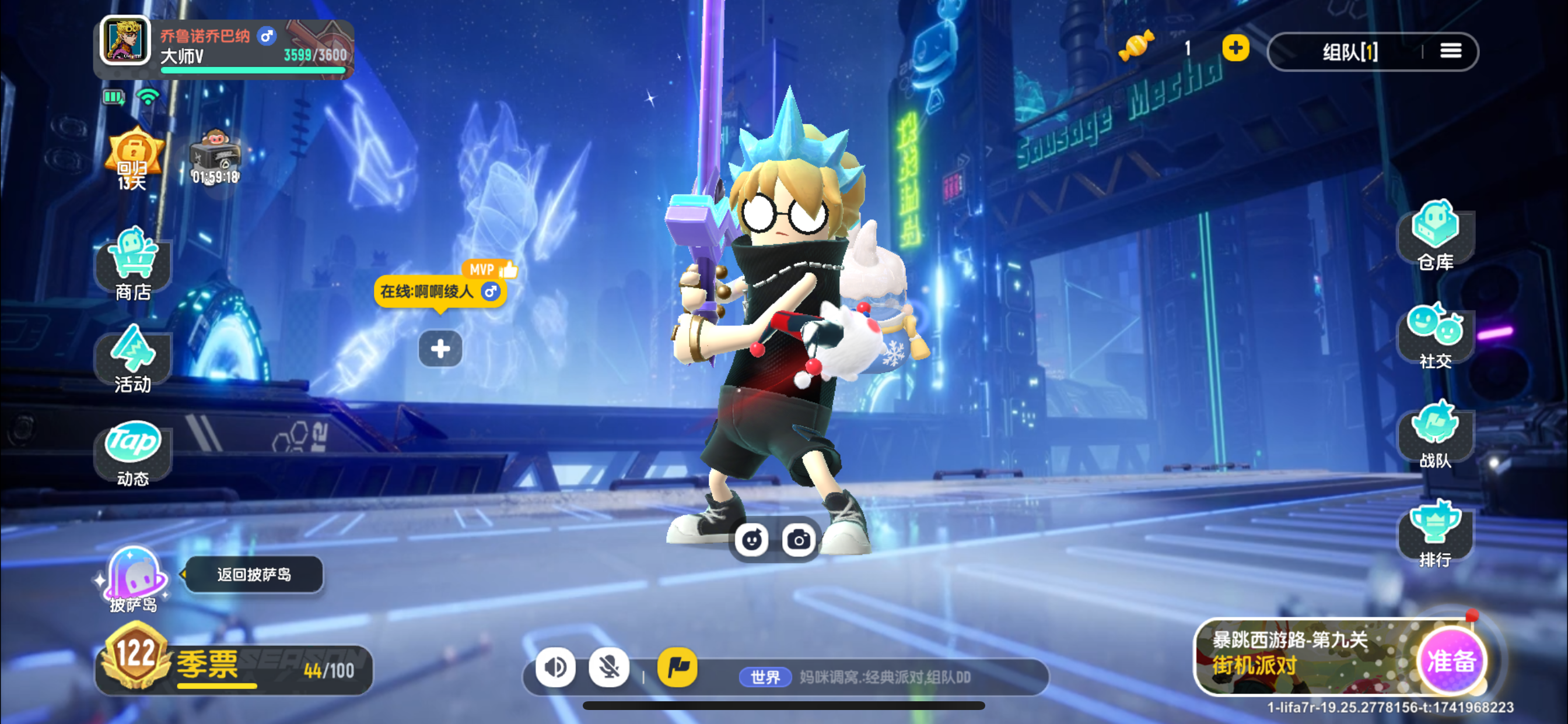The height and width of the screenshot is (724, 1568).
Task: Open the camera photo mode
Action: pyautogui.click(x=799, y=540)
